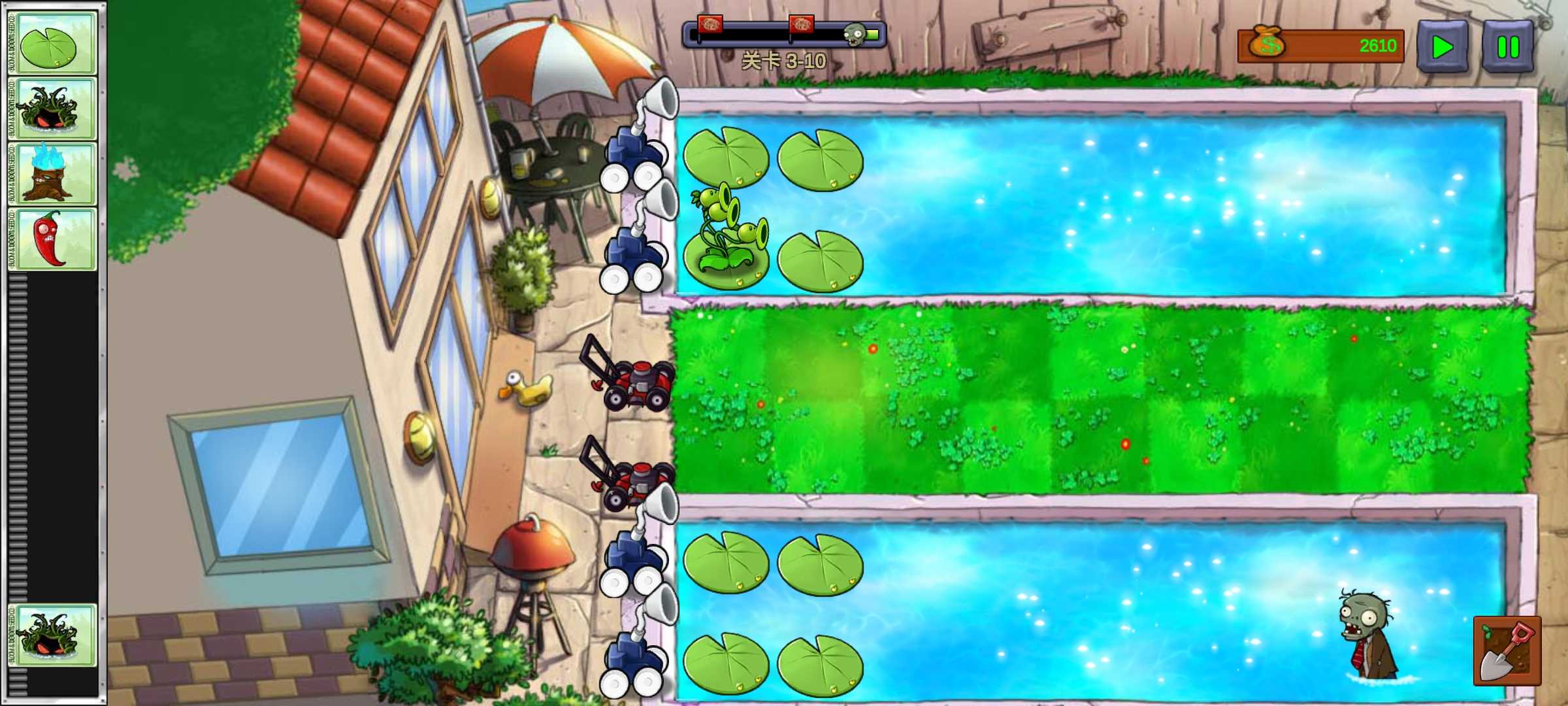This screenshot has width=1568, height=706.
Task: Click the first red flag on the progress bar
Action: 711,25
